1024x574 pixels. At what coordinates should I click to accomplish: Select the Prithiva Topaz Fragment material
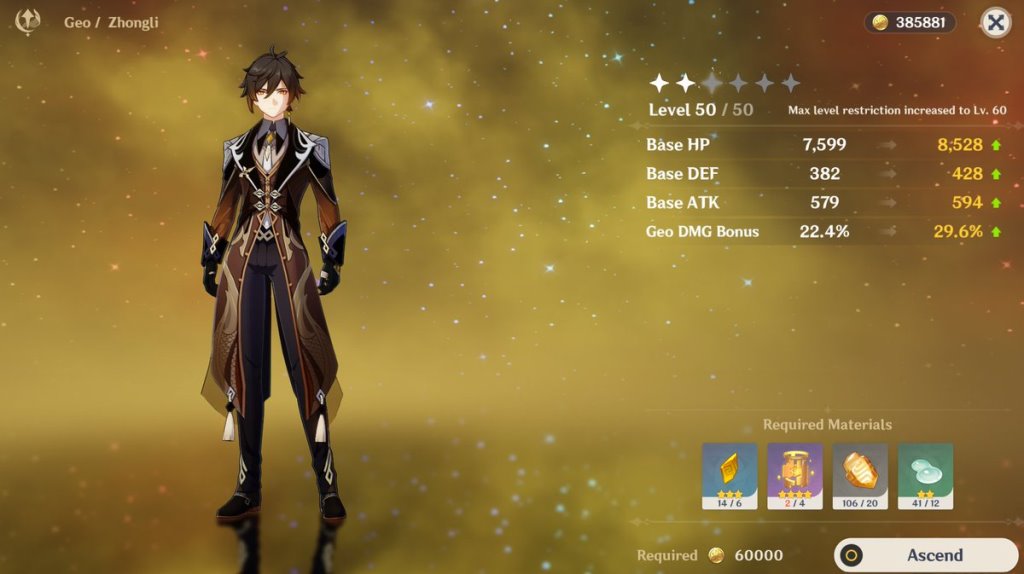(x=729, y=476)
